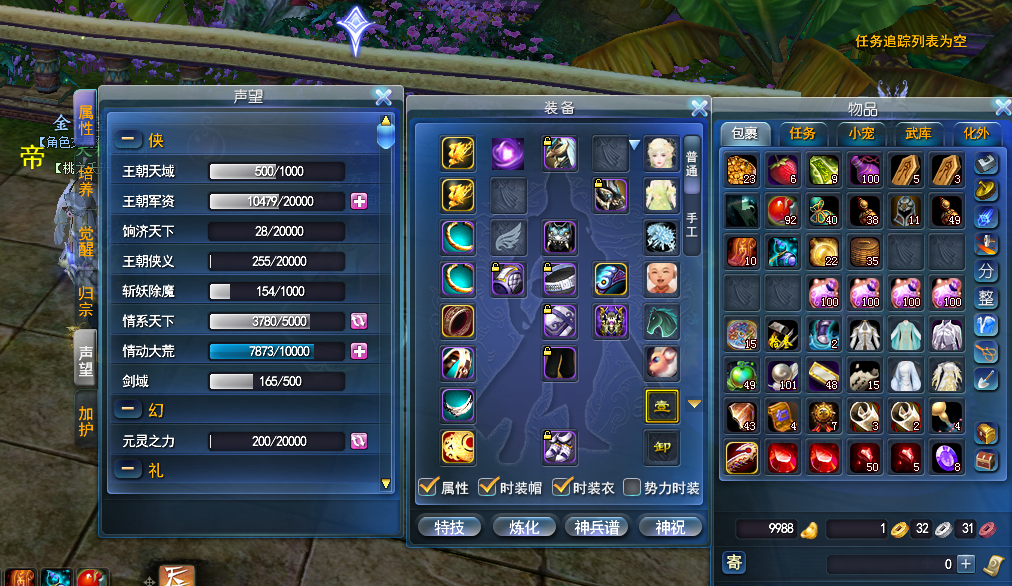This screenshot has height=586, width=1012.
Task: Collapse the 幻 reputation category
Action: pyautogui.click(x=127, y=408)
